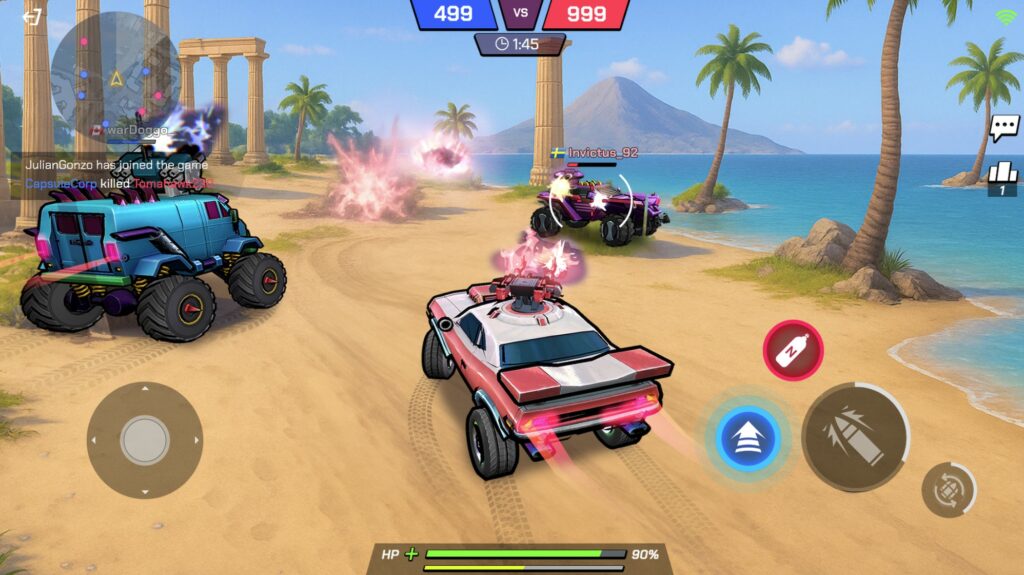Tap the exit match arrow icon
The width and height of the screenshot is (1024, 575).
click(33, 17)
